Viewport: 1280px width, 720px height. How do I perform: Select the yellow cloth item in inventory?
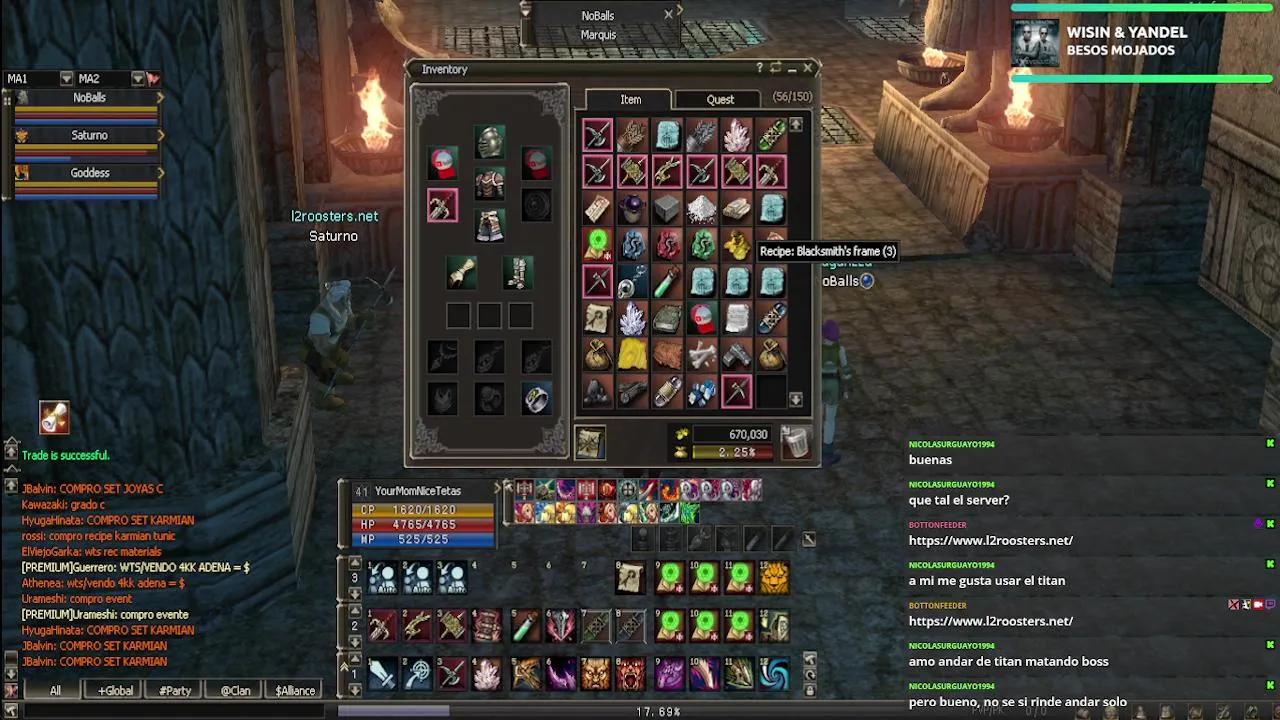(x=631, y=354)
